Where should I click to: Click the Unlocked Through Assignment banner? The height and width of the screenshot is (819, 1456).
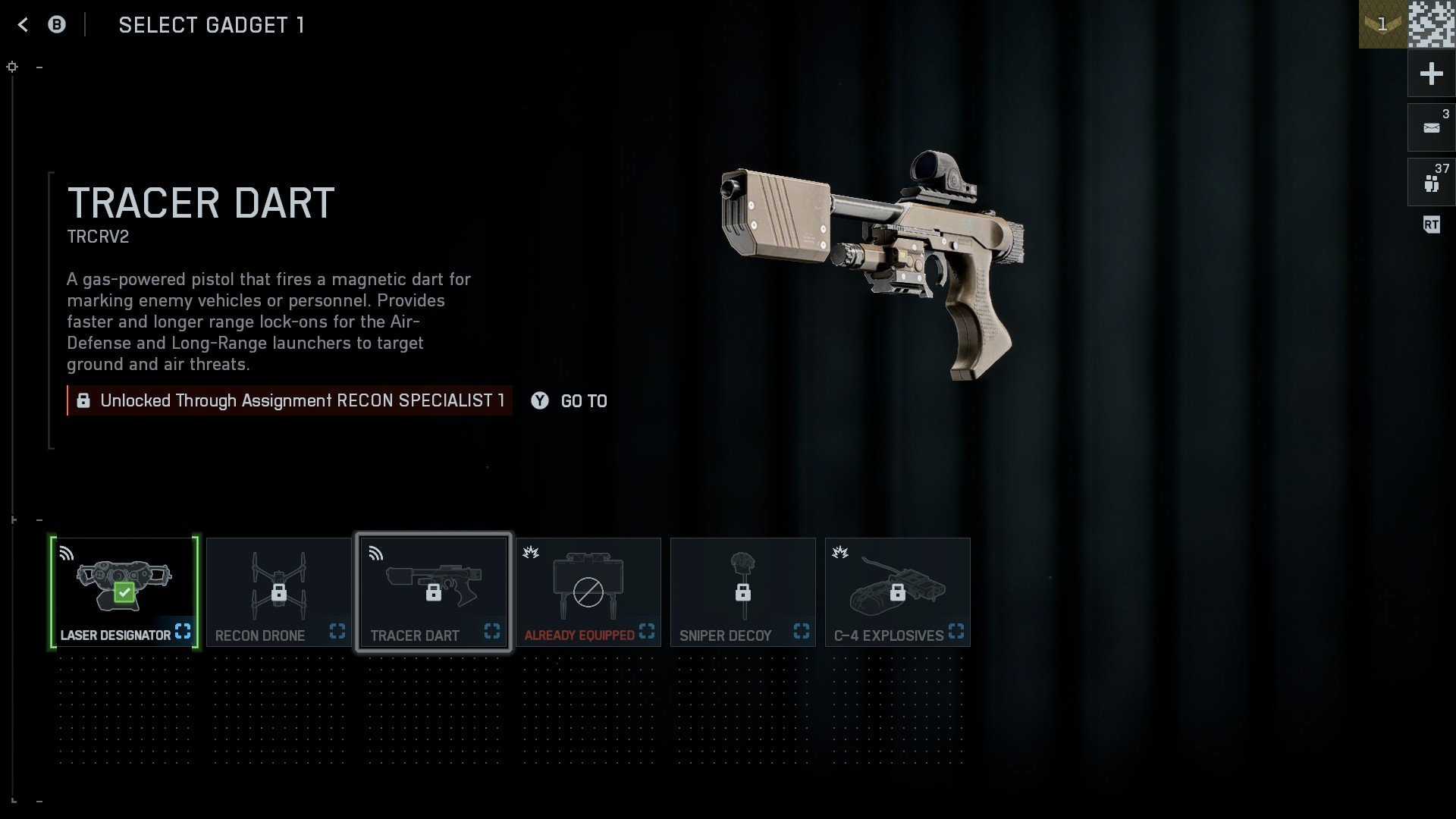(x=290, y=401)
